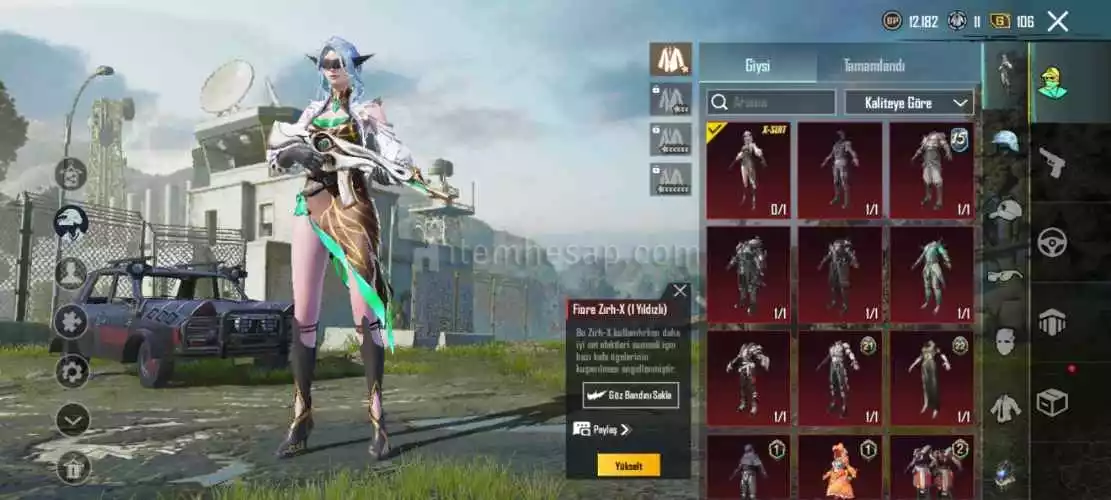Click the yellow Yükselt button
The image size is (1111, 500).
[628, 464]
